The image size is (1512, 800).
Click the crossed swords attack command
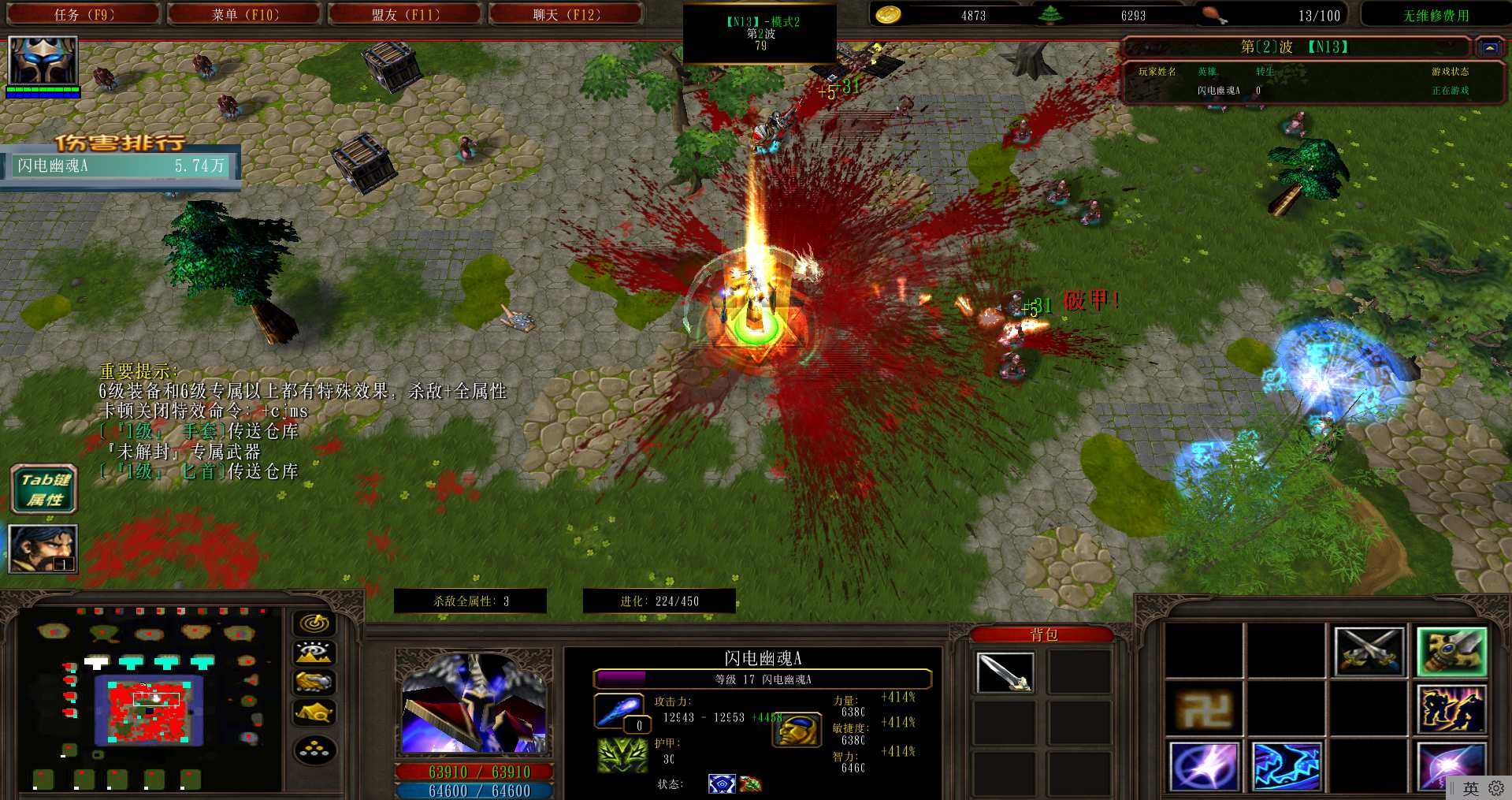click(1369, 652)
